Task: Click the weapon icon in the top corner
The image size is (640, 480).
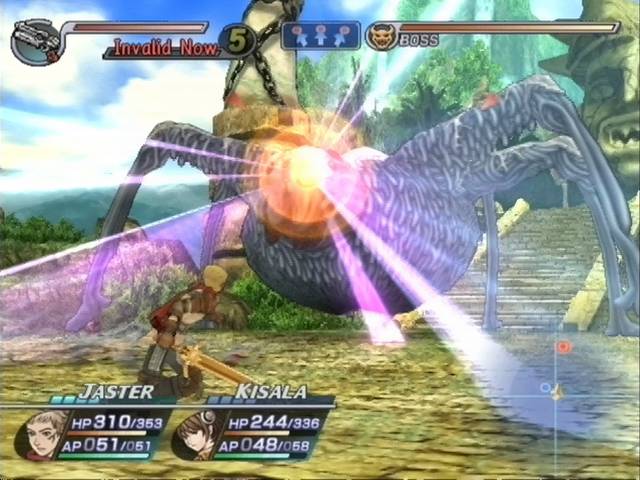Action: (34, 40)
